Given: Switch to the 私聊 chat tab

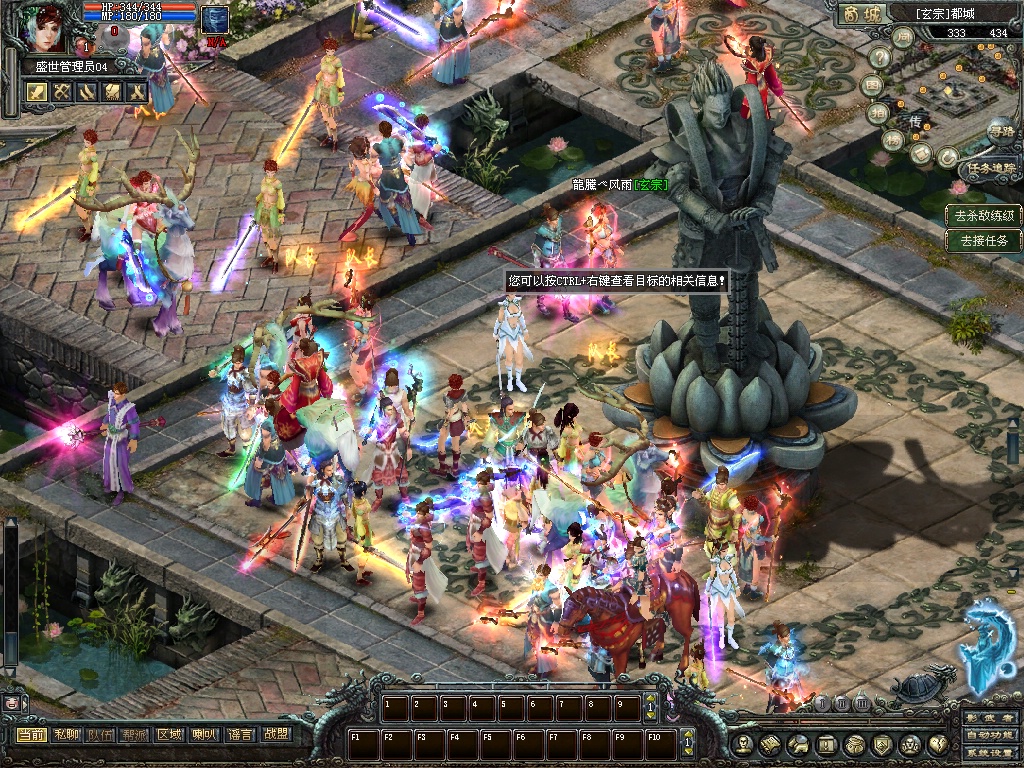Looking at the screenshot, I should [66, 735].
